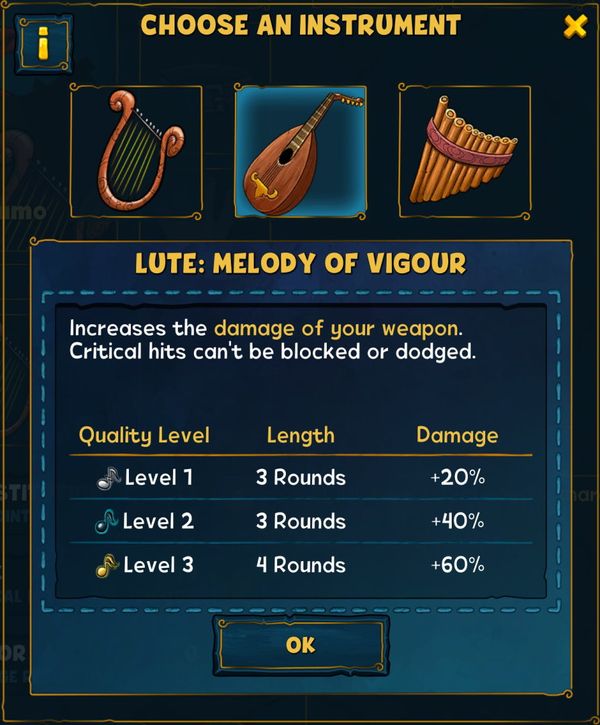Pick the pan flute instrument
The image size is (600, 725).
pos(464,151)
